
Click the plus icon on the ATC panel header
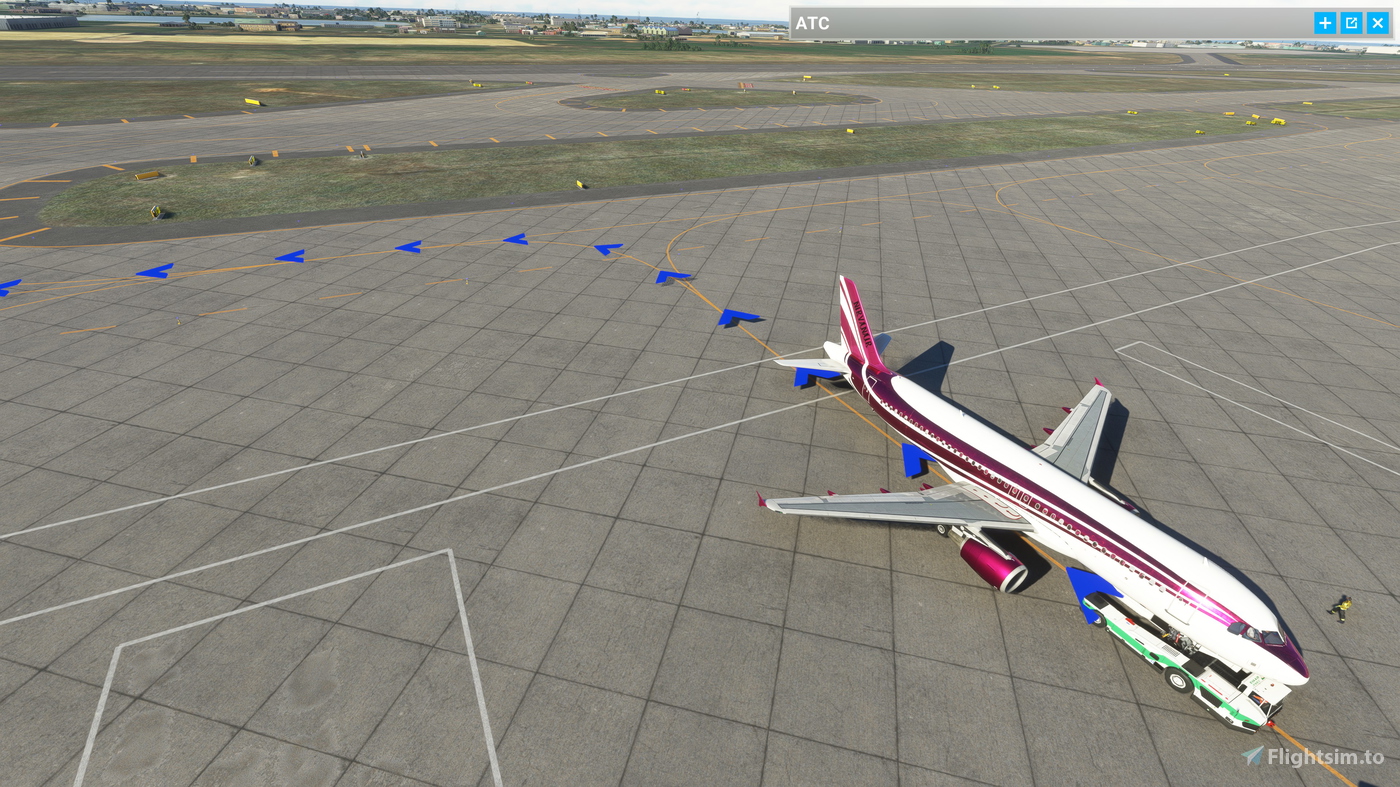(1323, 21)
